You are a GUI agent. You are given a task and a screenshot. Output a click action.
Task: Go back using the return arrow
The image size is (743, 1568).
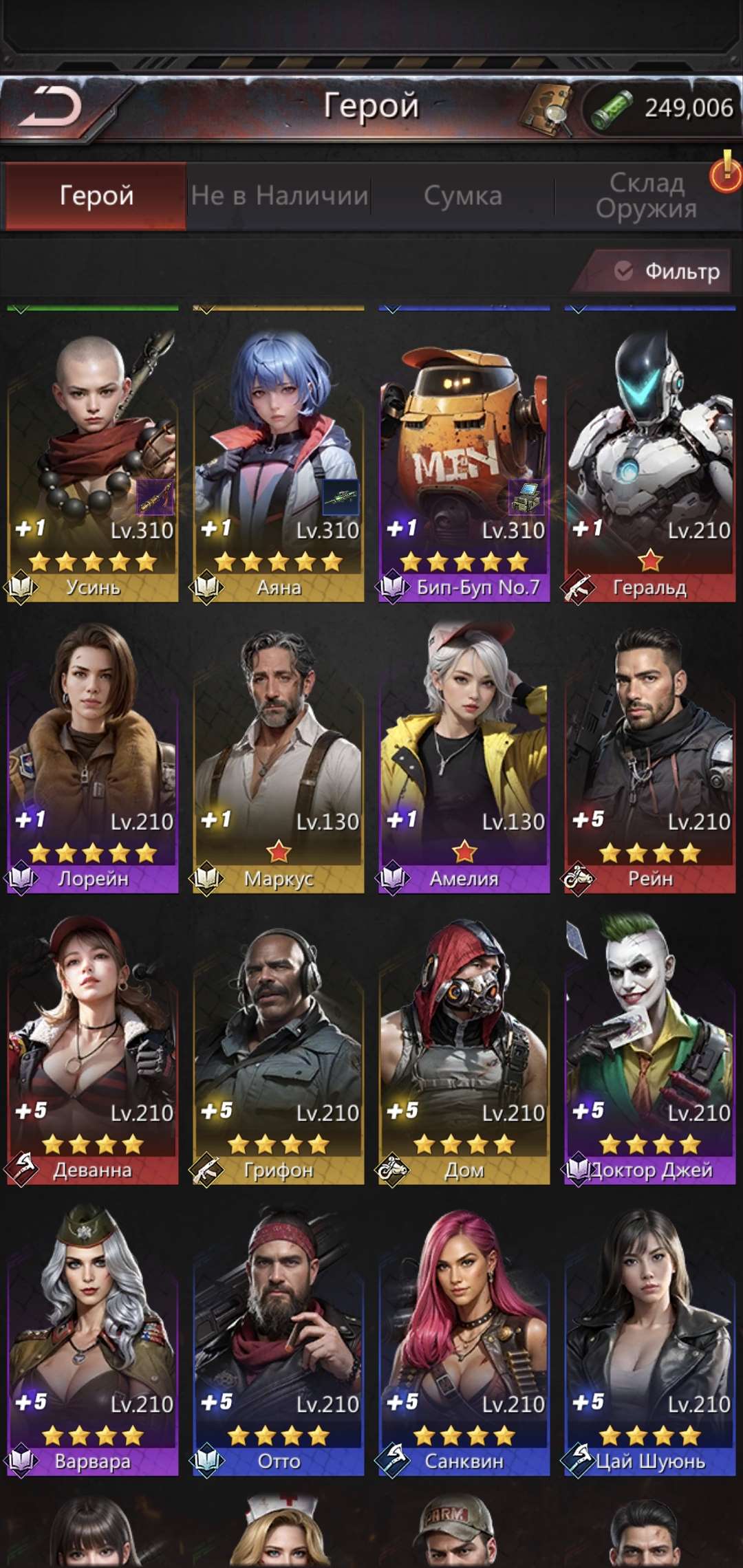click(x=52, y=107)
